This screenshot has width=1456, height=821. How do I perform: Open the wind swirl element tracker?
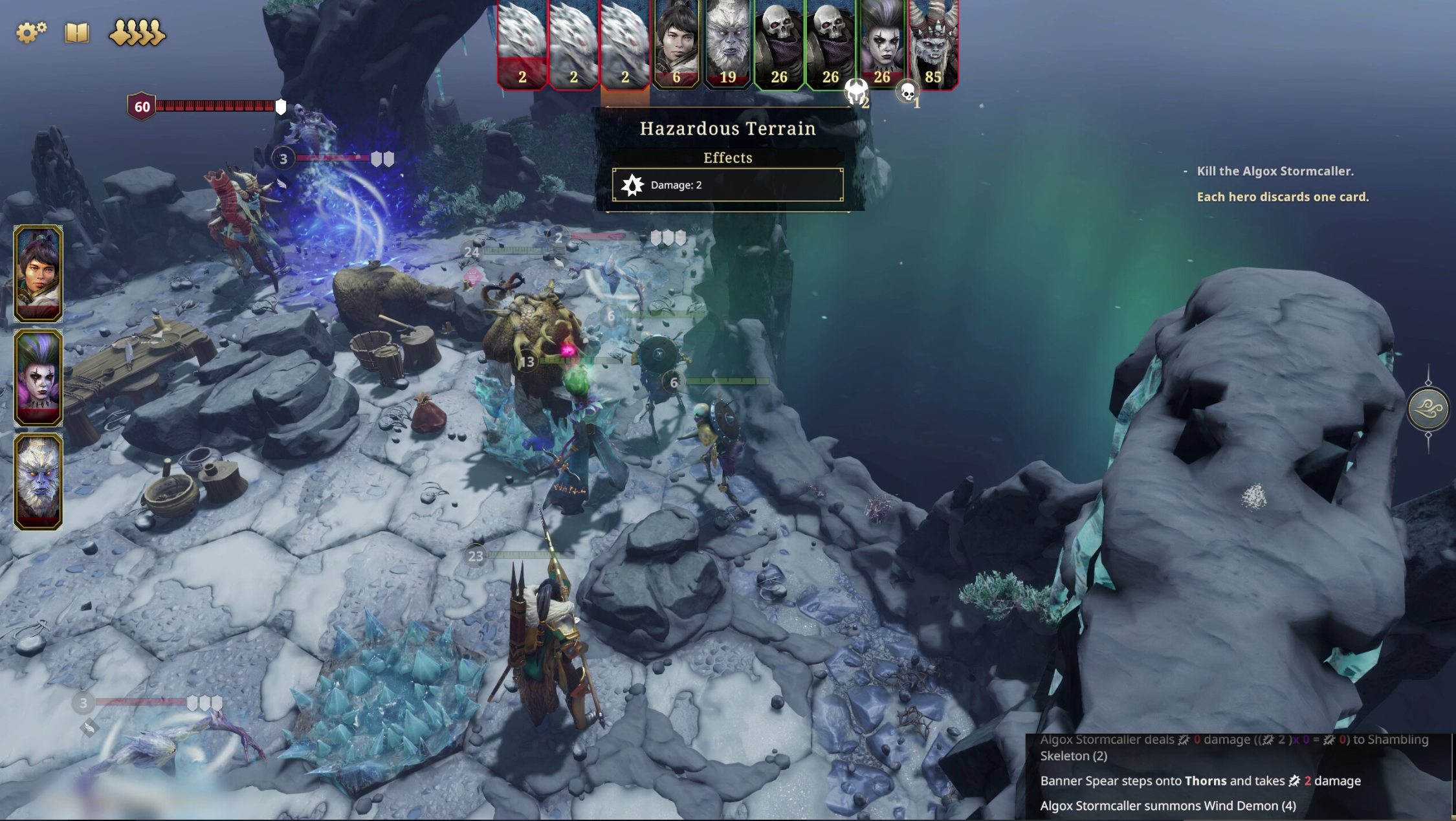pos(1428,408)
